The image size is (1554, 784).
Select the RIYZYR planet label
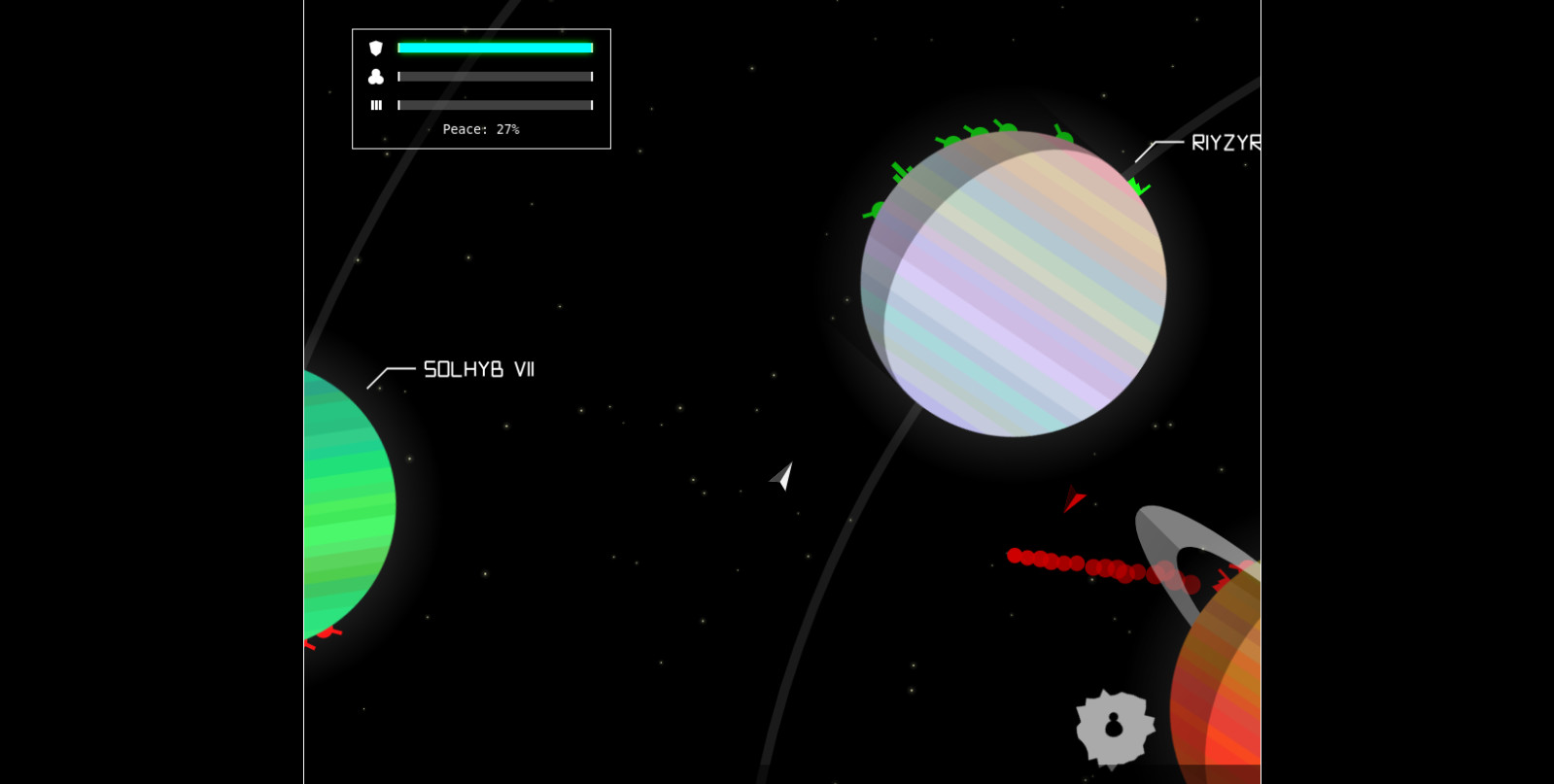[x=1223, y=144]
